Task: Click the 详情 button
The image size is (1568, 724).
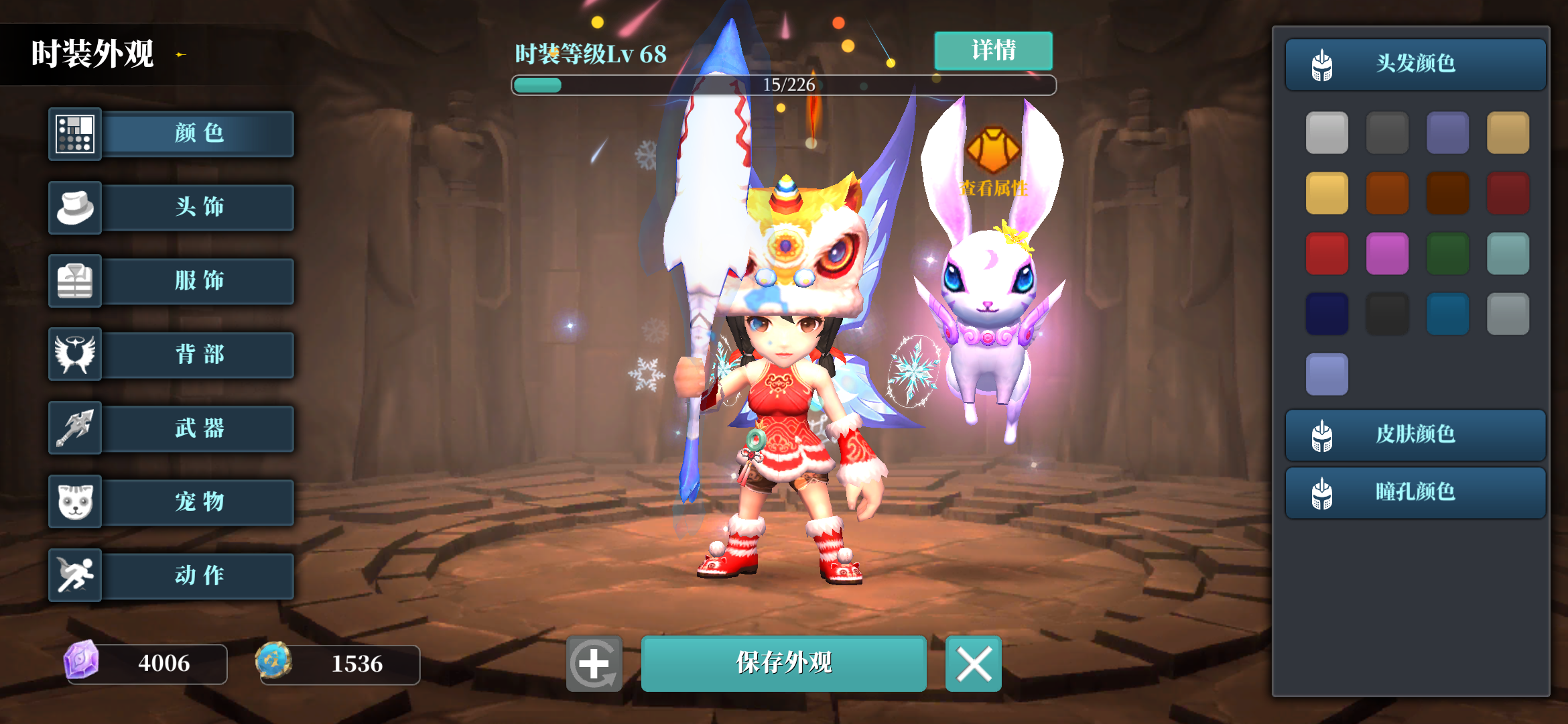Action: pos(993,50)
